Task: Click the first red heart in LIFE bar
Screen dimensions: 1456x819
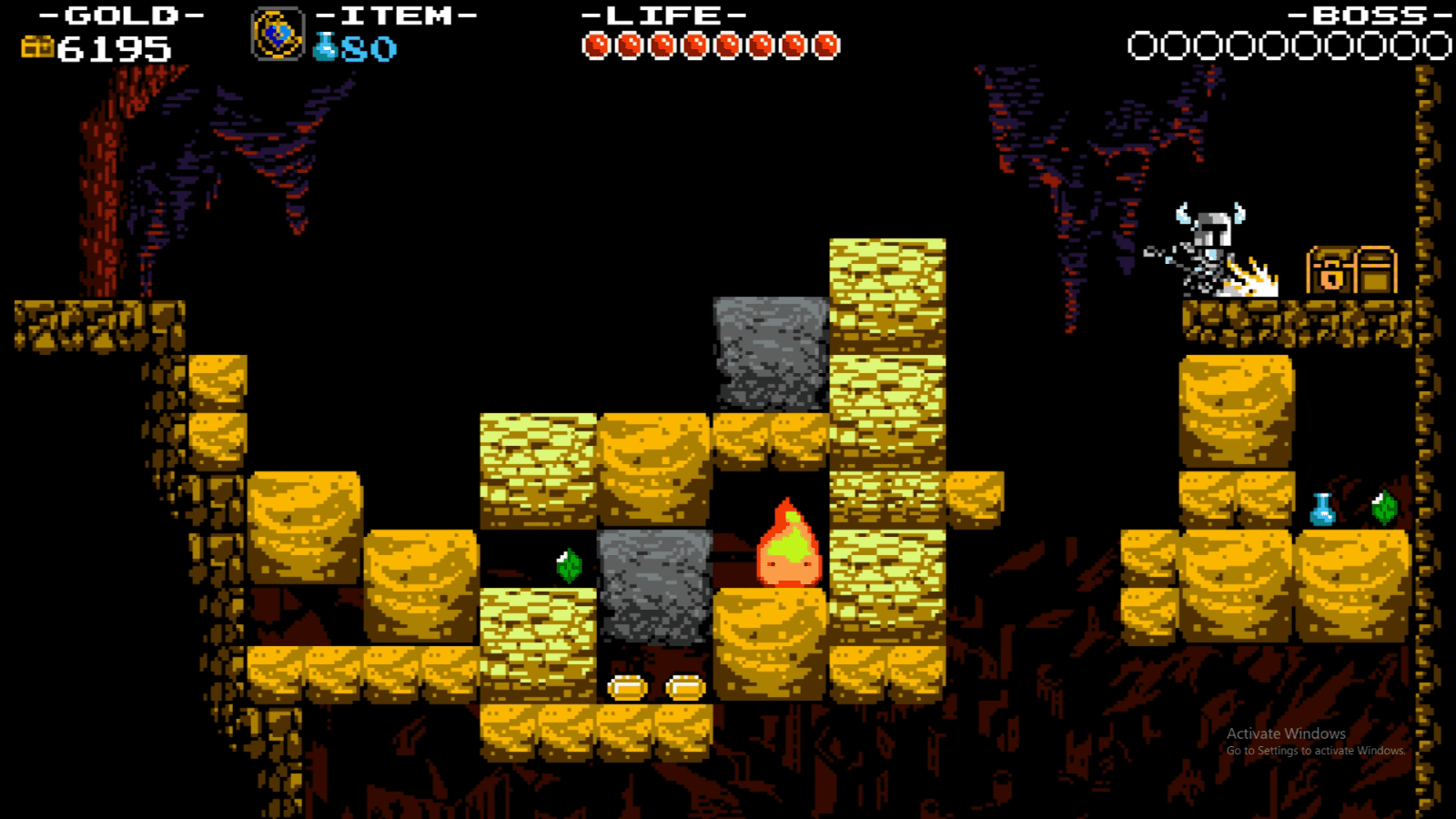Action: click(598, 42)
